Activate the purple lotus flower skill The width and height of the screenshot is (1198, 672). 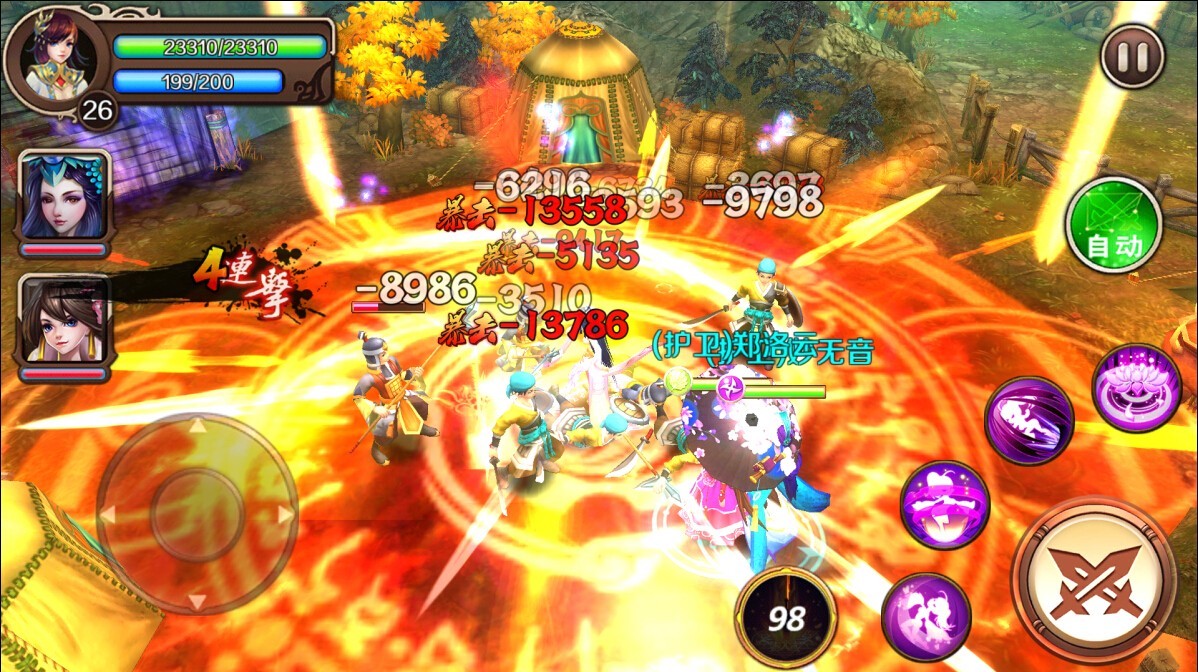pyautogui.click(x=1136, y=388)
